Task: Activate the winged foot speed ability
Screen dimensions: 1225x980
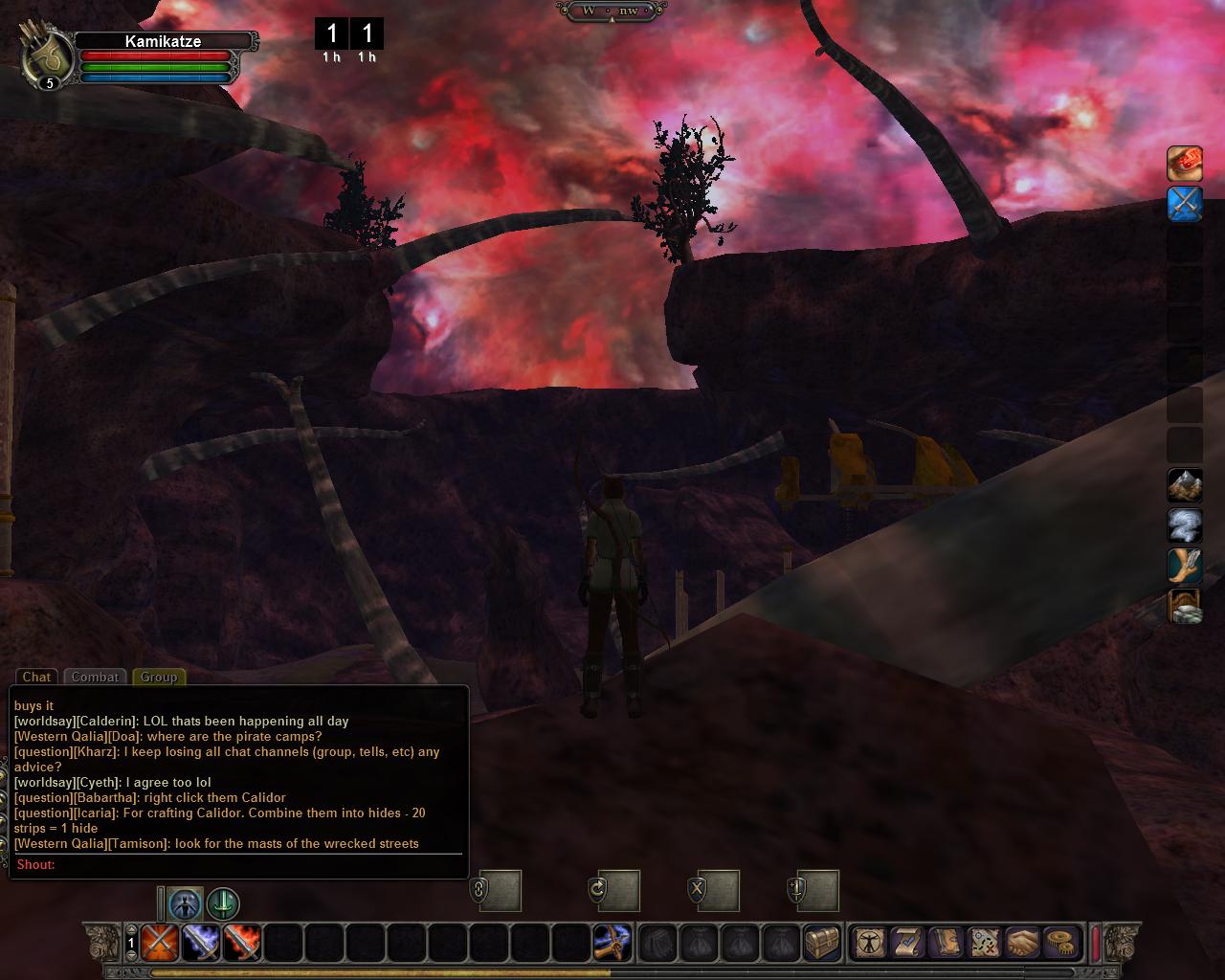Action: click(1185, 566)
